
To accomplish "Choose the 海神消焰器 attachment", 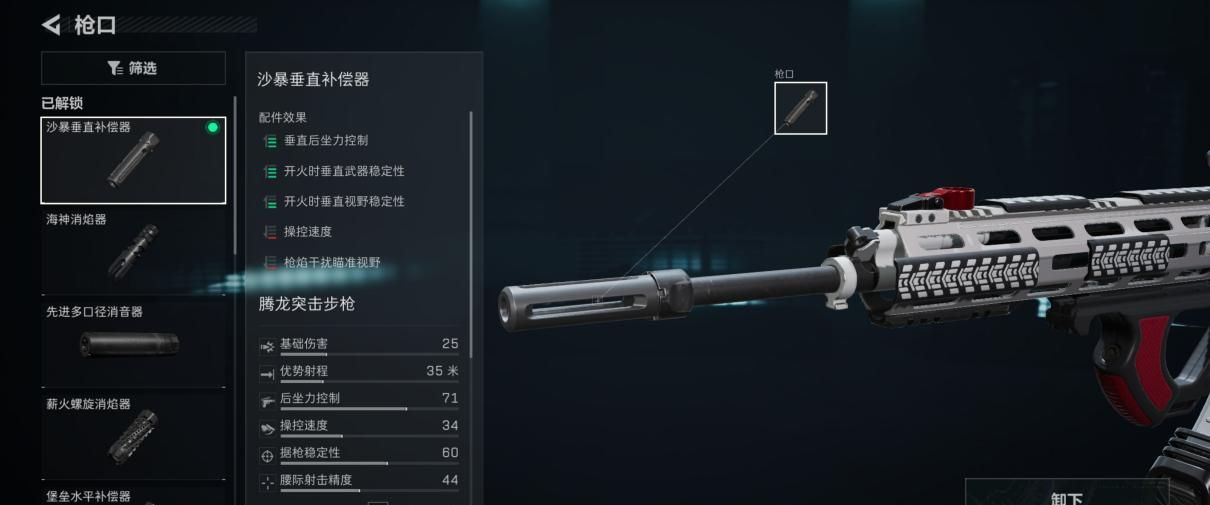I will point(133,252).
